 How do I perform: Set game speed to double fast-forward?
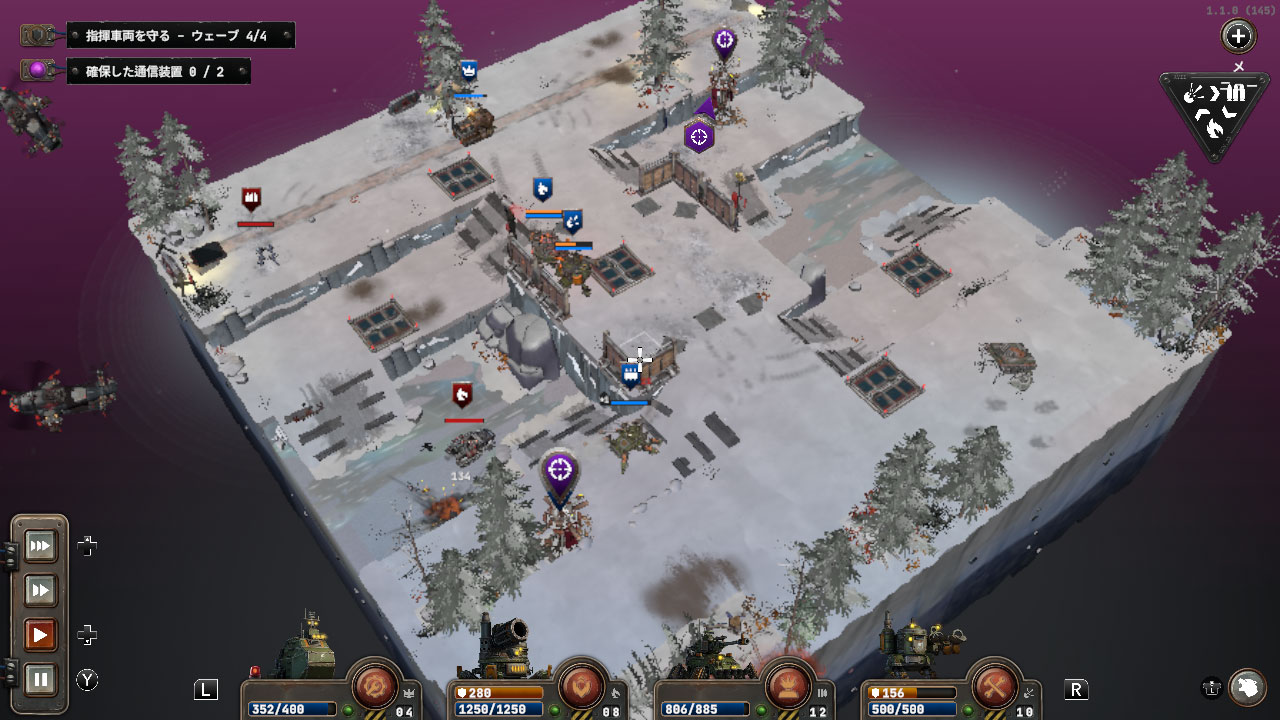[x=41, y=591]
